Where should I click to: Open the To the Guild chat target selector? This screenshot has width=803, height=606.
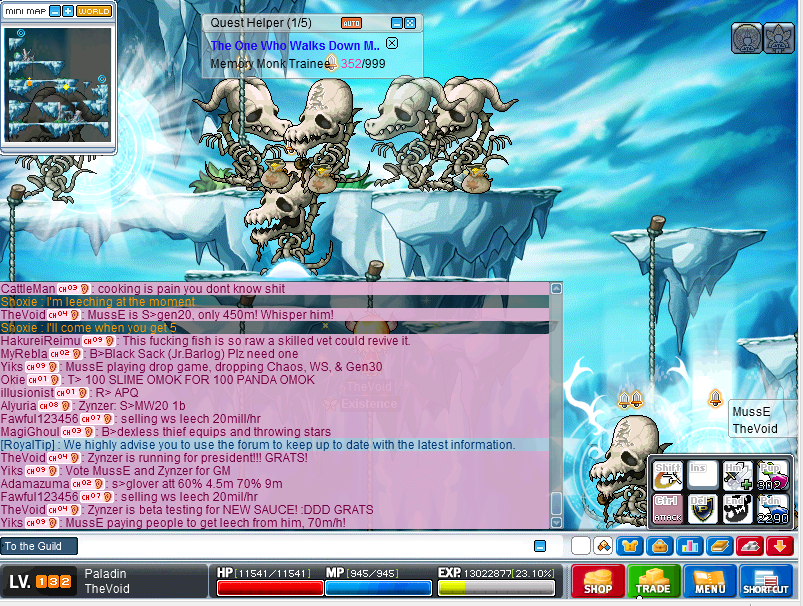coord(38,546)
